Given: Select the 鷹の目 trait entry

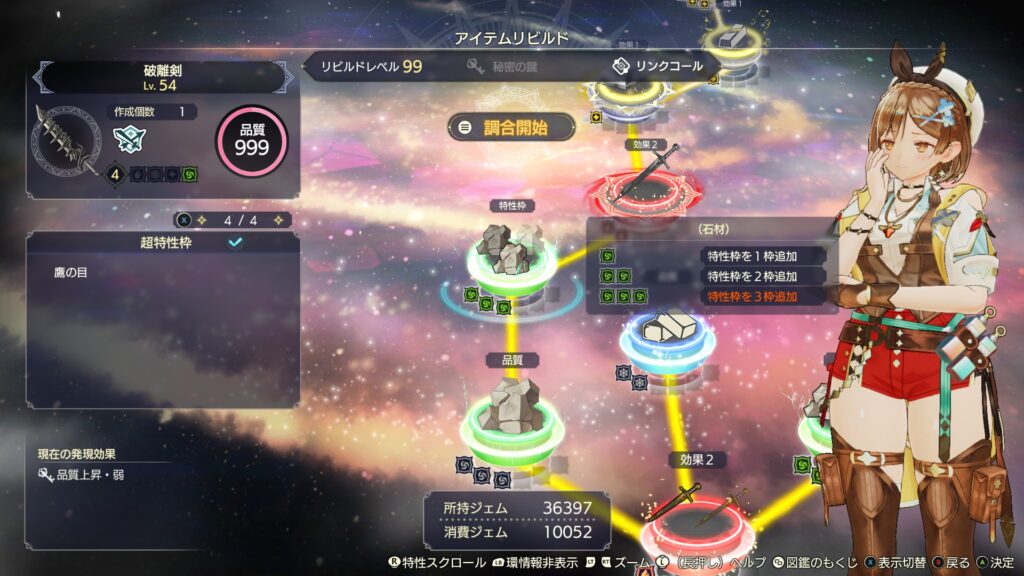Looking at the screenshot, I should (x=71, y=272).
